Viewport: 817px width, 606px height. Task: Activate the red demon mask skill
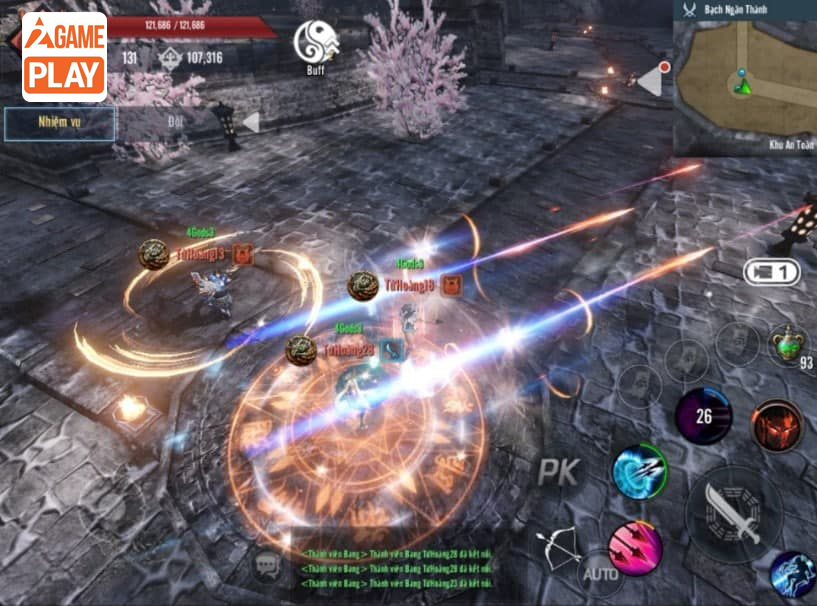point(777,425)
